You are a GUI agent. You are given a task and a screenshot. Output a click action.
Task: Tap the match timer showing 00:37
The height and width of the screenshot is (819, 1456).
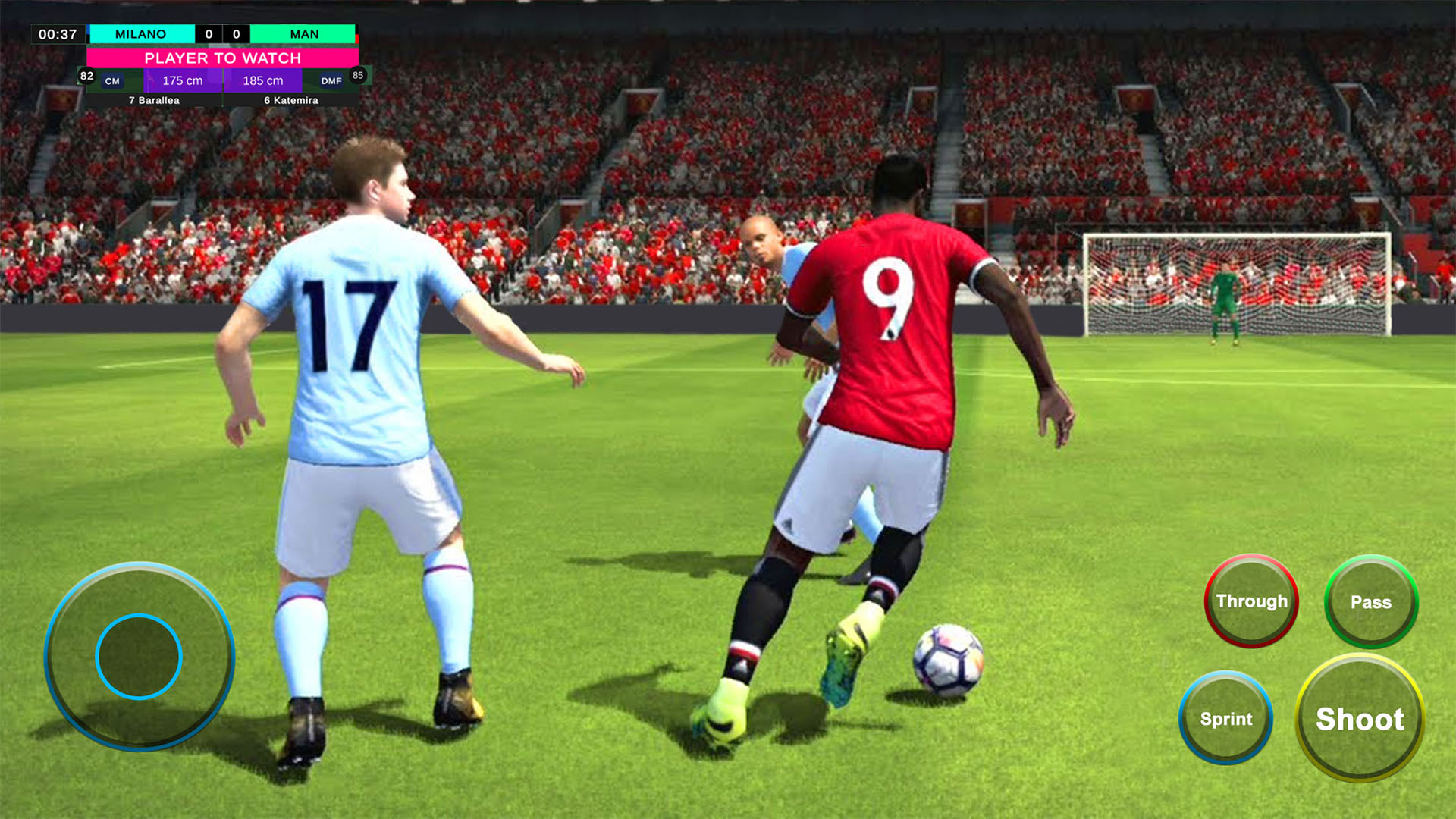[59, 34]
